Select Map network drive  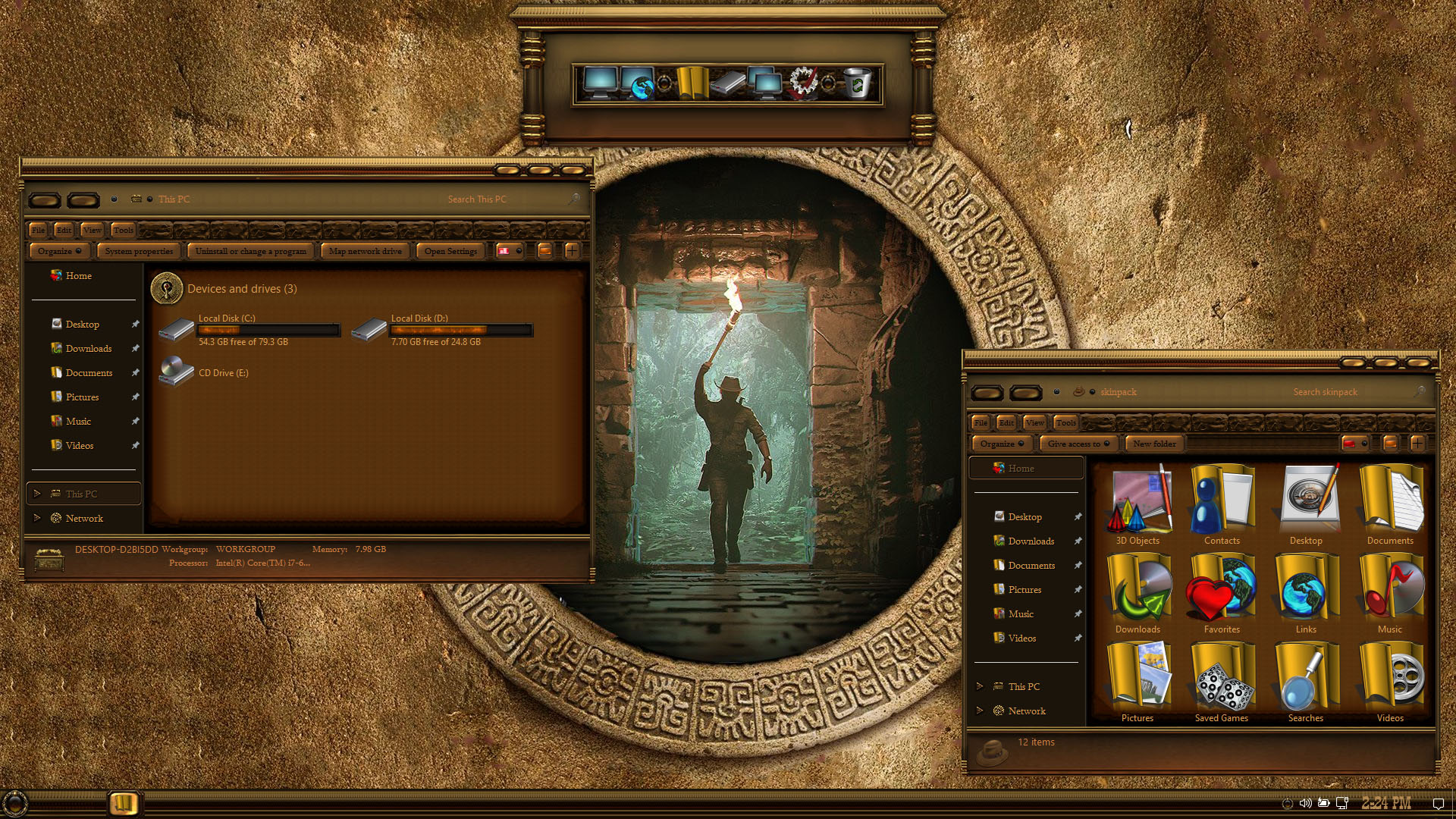365,251
